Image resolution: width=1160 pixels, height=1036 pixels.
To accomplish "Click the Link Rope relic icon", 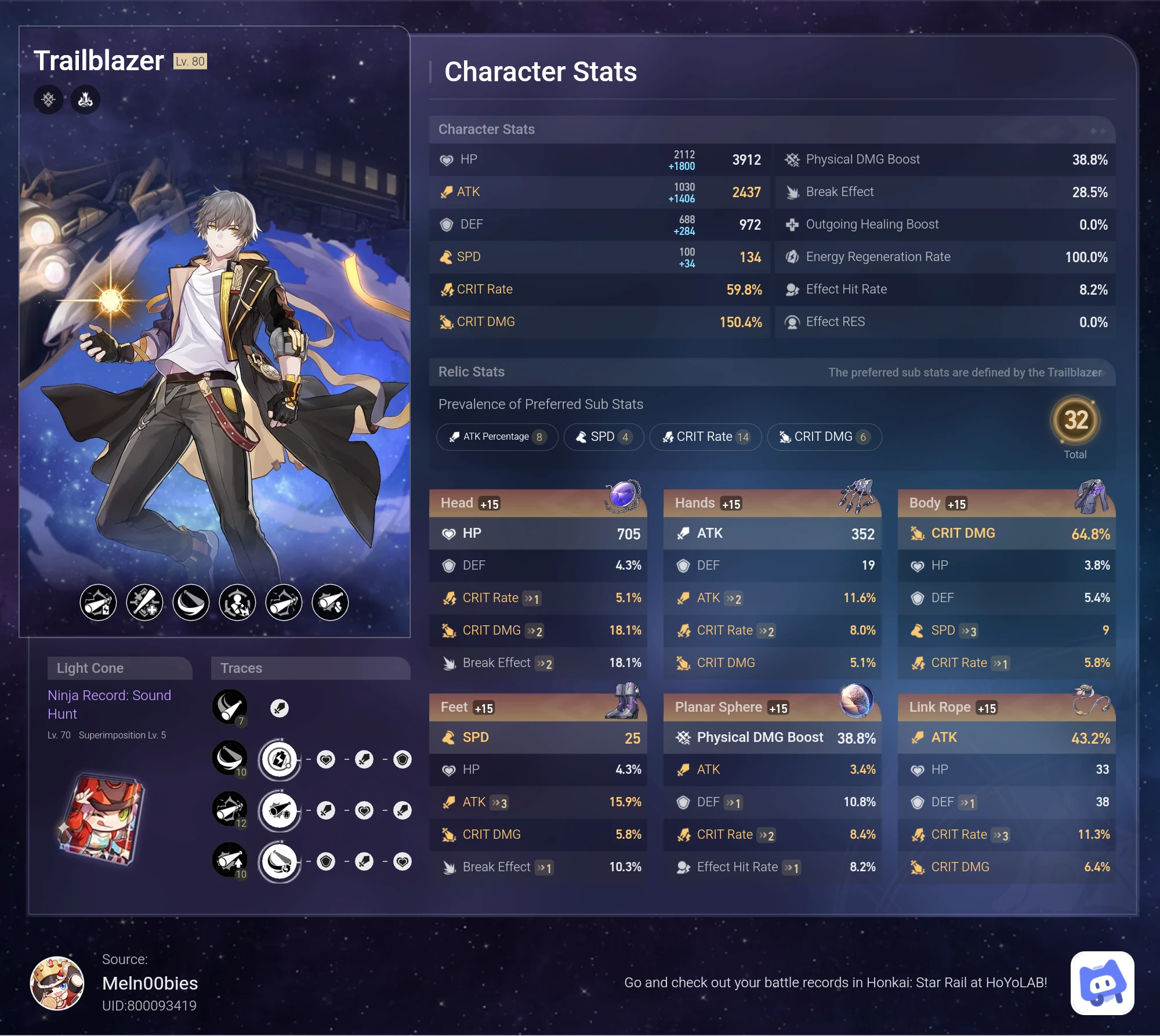I will (1093, 701).
